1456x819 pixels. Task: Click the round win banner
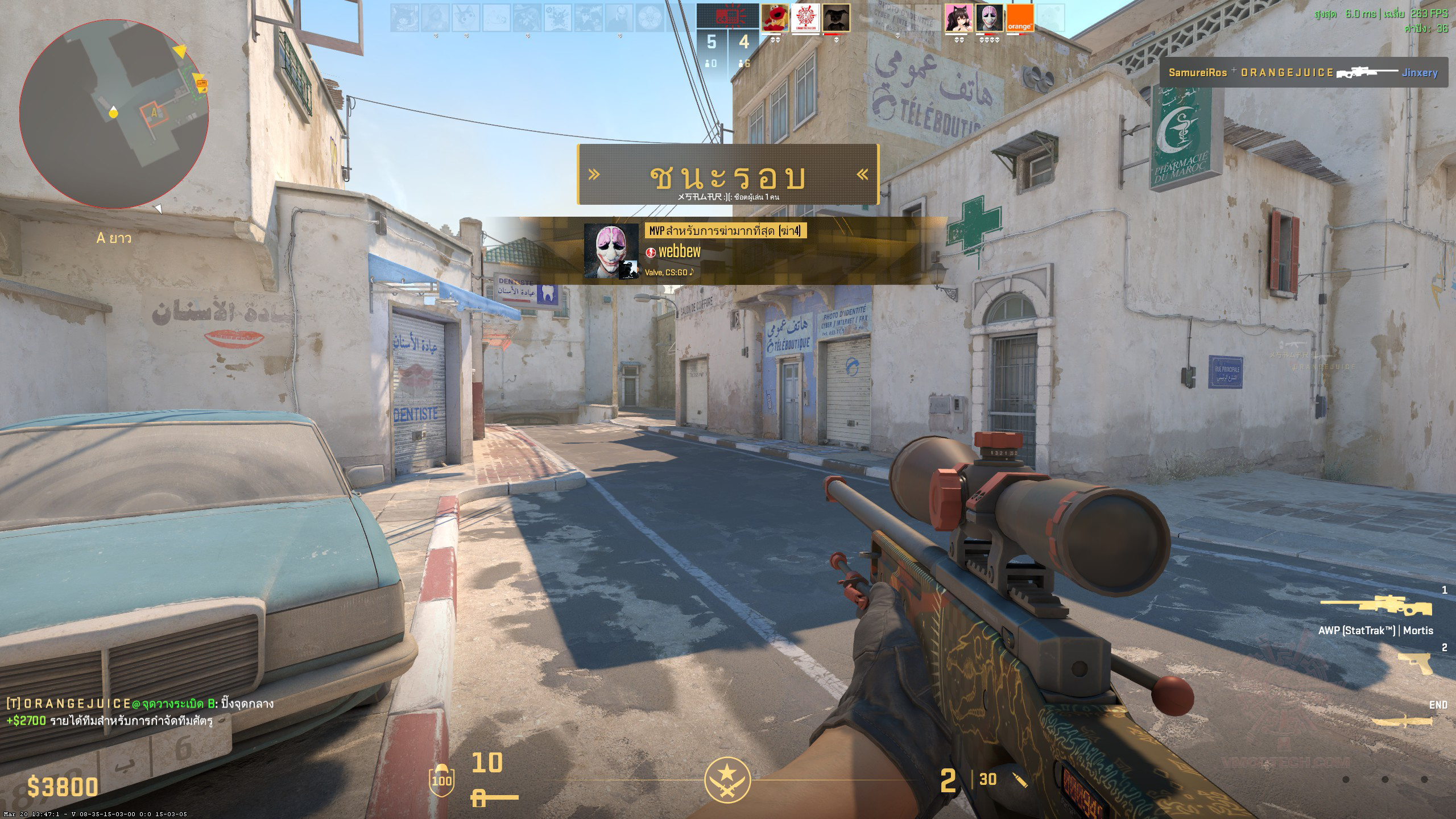coord(728,175)
